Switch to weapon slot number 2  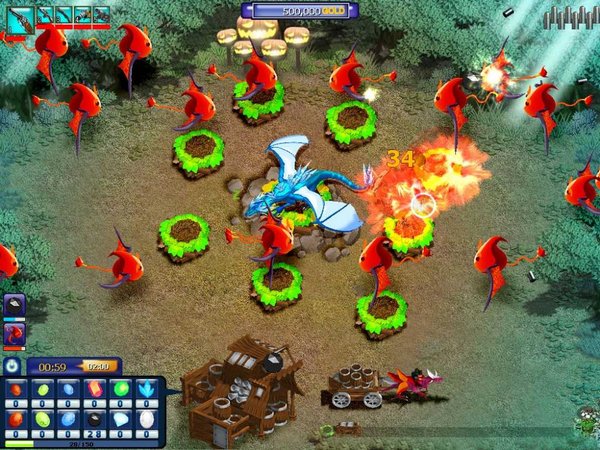[x=45, y=15]
